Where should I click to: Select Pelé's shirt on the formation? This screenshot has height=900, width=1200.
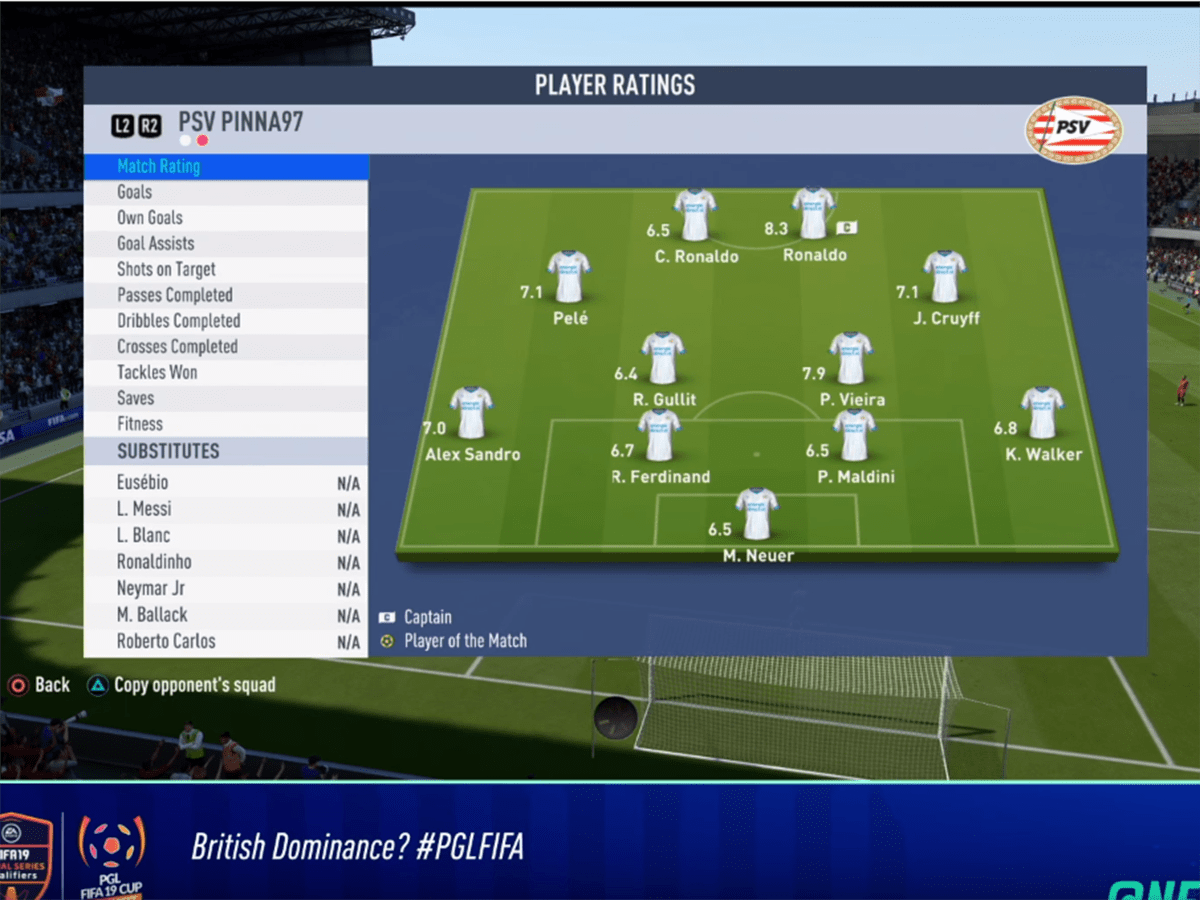tap(569, 277)
